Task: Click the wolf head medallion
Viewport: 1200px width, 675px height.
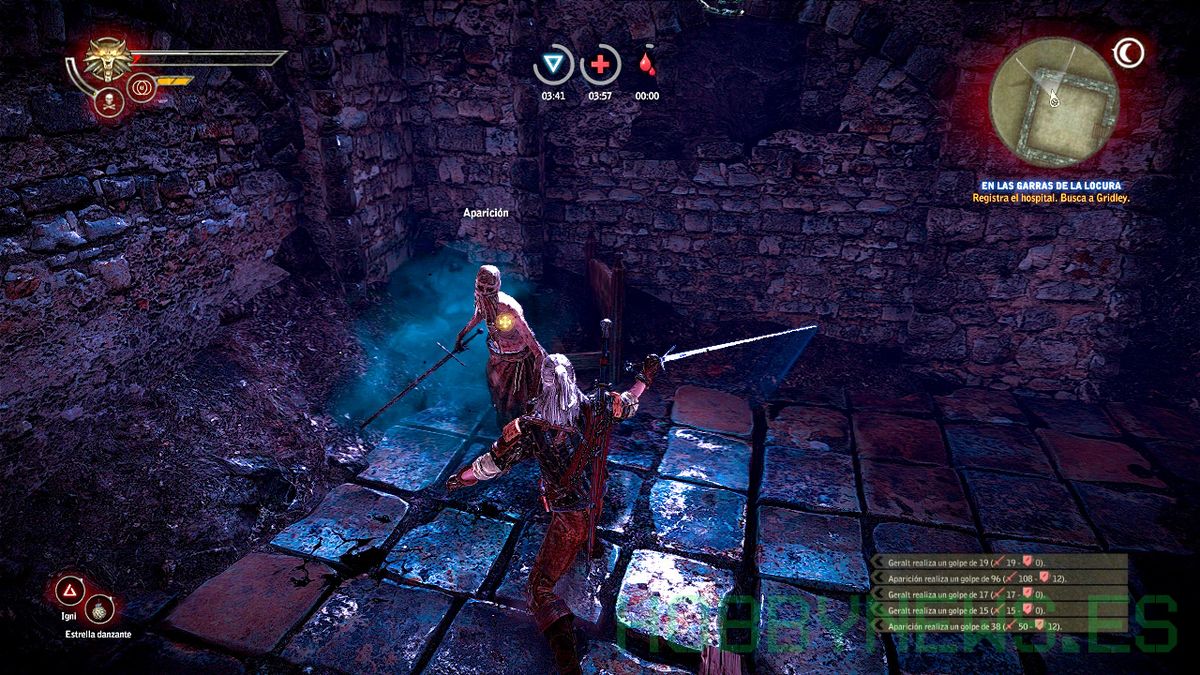Action: [x=105, y=58]
